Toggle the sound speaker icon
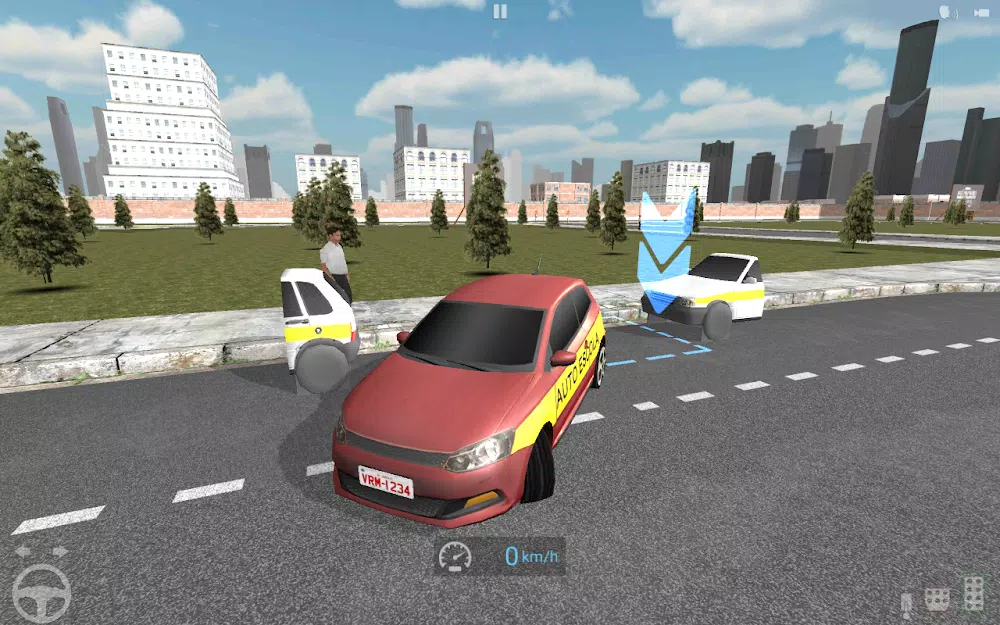The image size is (1000, 625). pyautogui.click(x=945, y=12)
